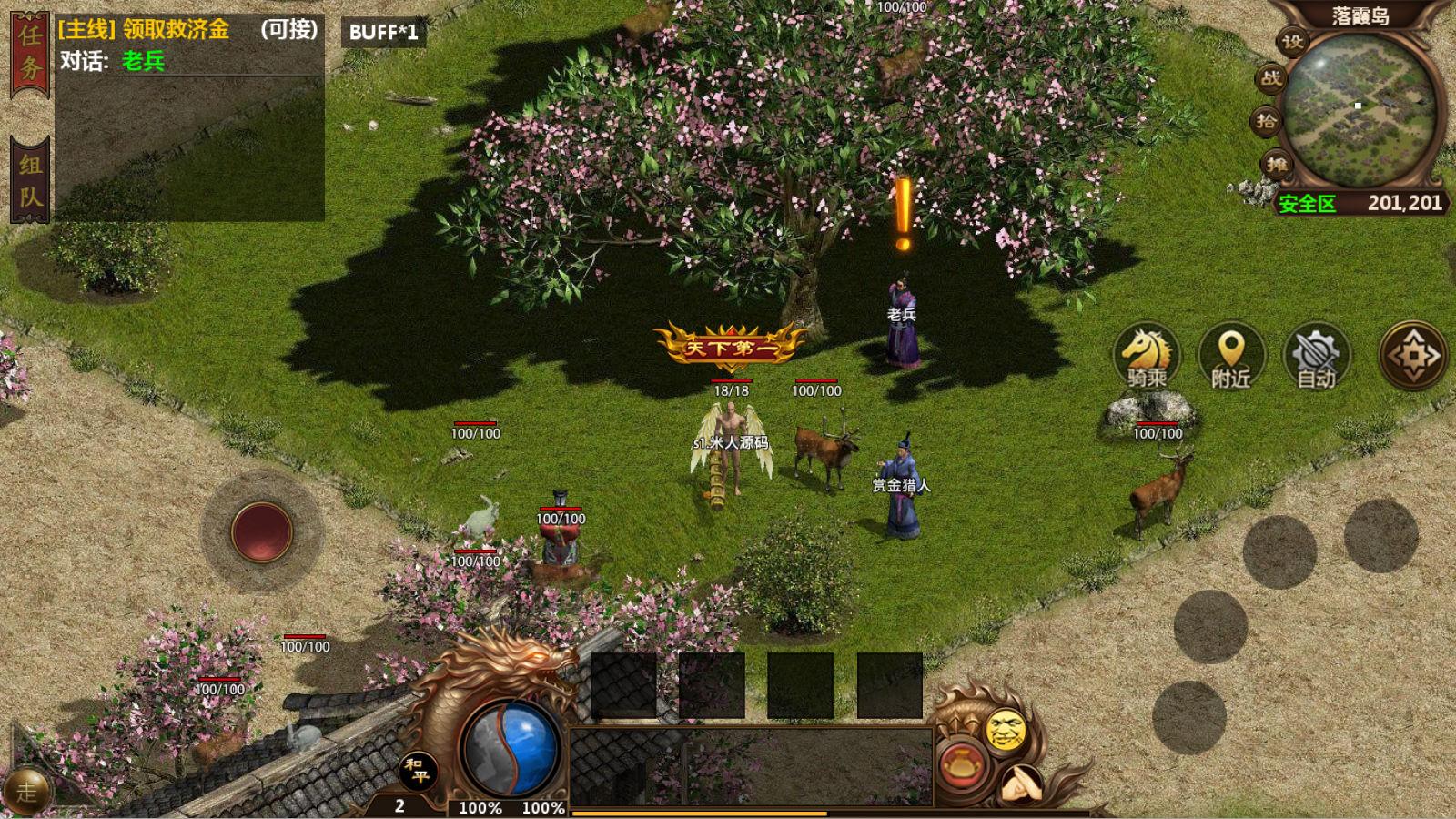Tap the red virtual joystick knob

[x=262, y=531]
